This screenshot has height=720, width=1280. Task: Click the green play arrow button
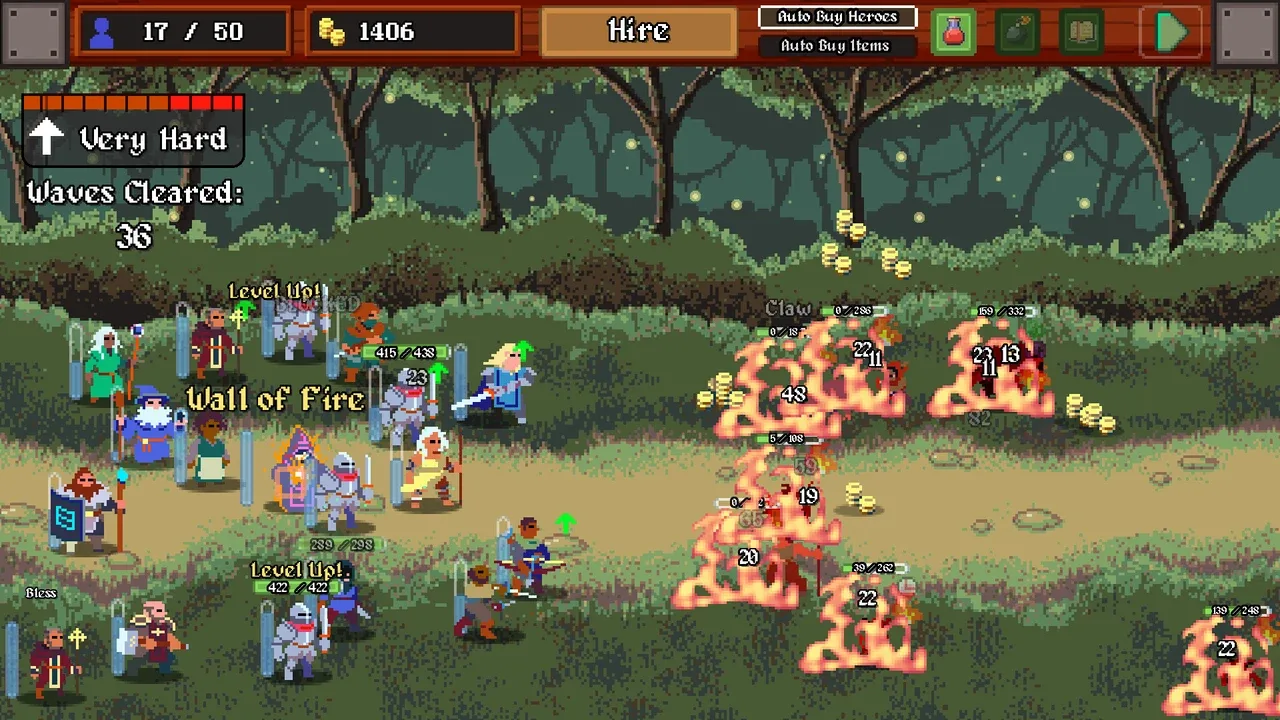[x=1172, y=32]
